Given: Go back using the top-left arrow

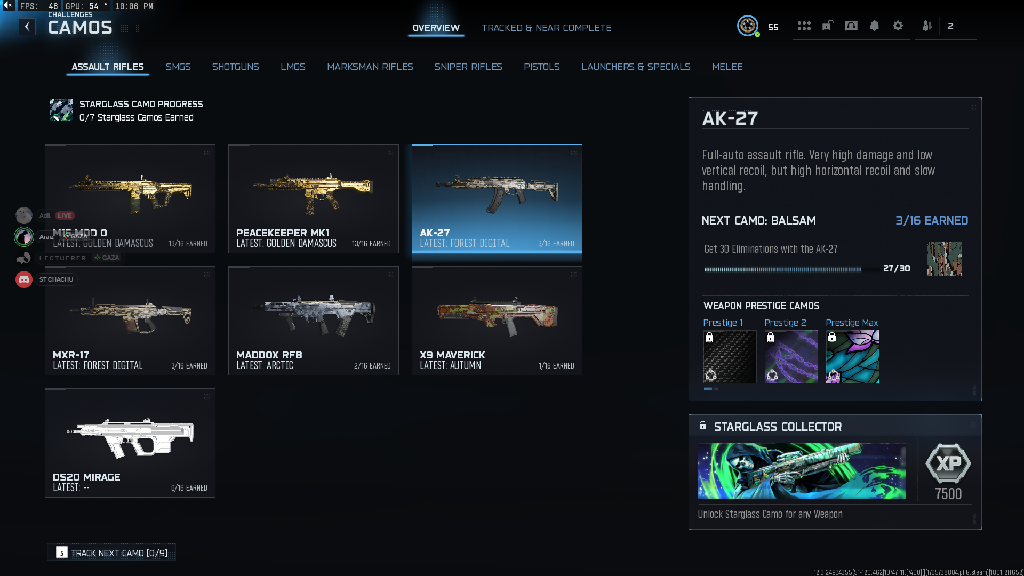Looking at the screenshot, I should (27, 27).
